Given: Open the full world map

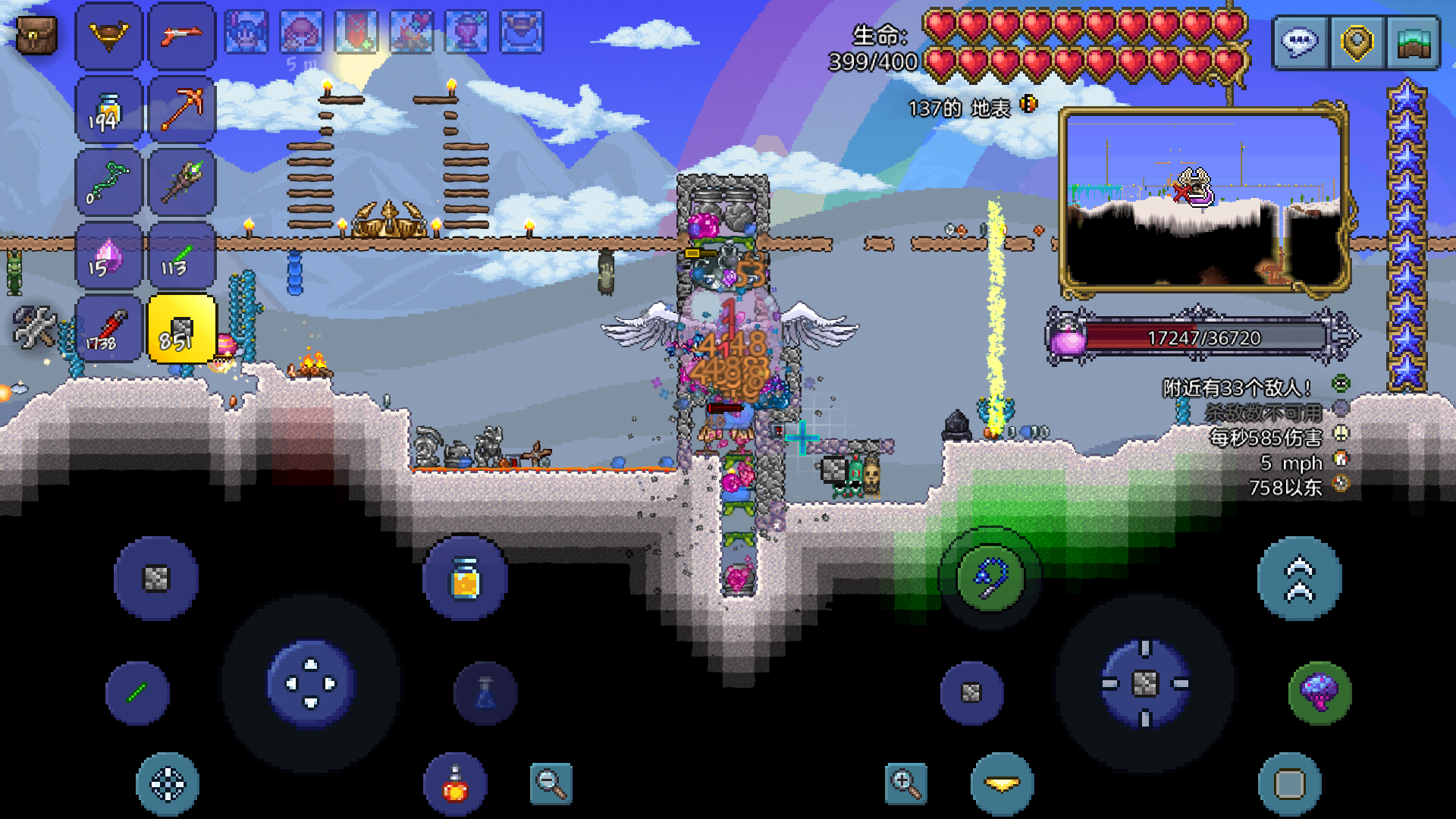Looking at the screenshot, I should point(1414,42).
